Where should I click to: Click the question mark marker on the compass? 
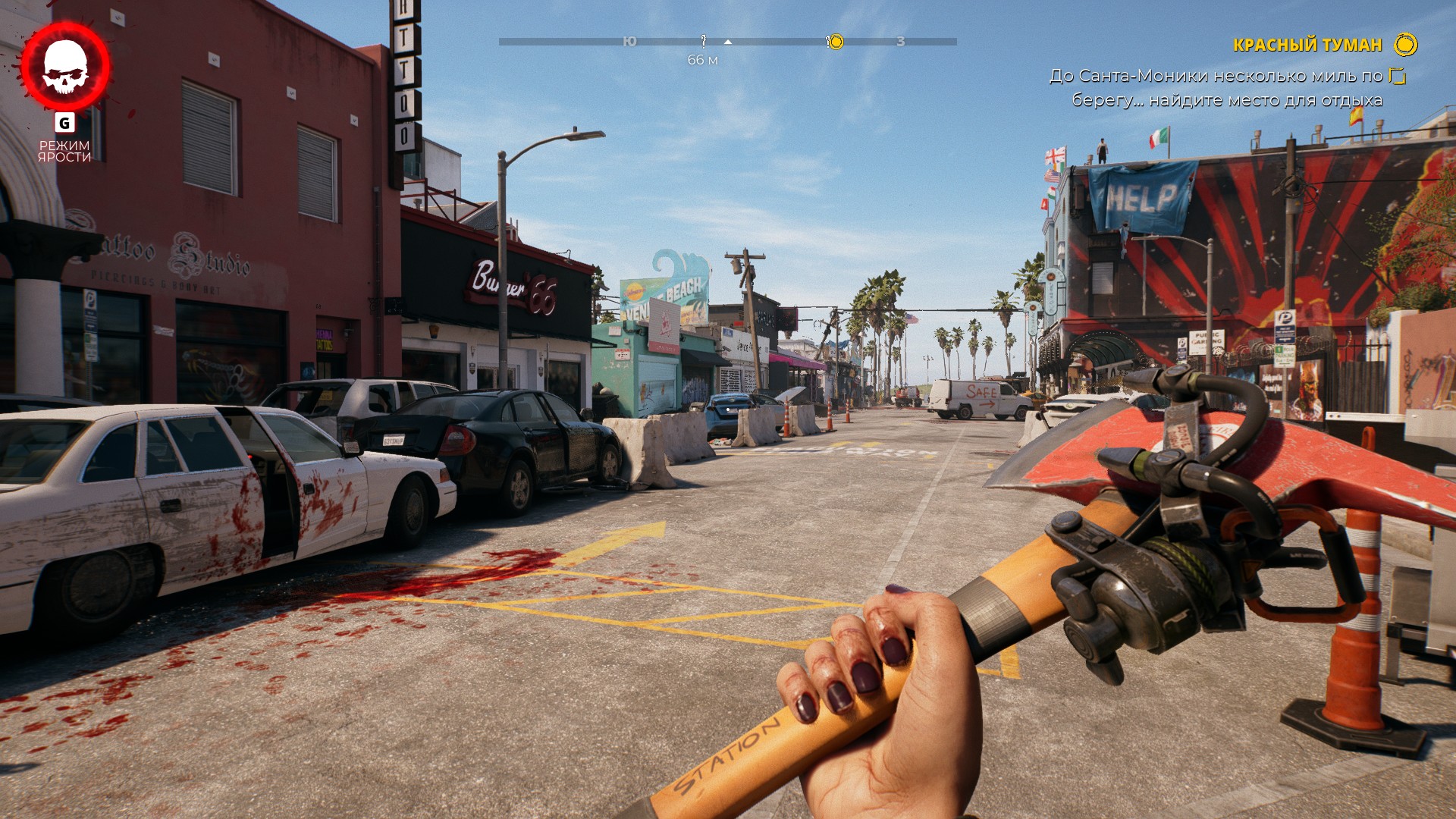tap(703, 41)
